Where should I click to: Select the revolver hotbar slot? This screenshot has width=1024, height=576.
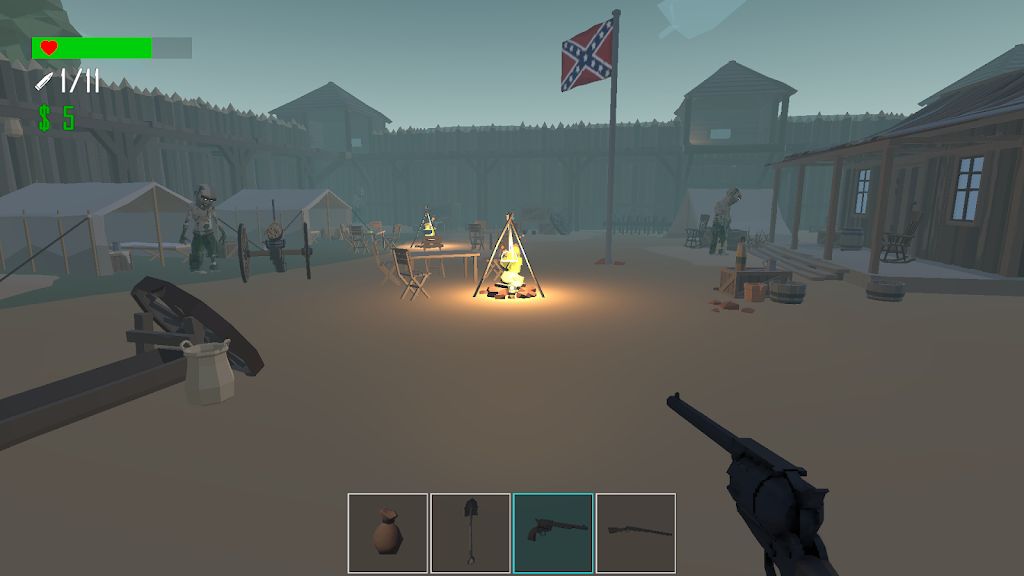553,533
